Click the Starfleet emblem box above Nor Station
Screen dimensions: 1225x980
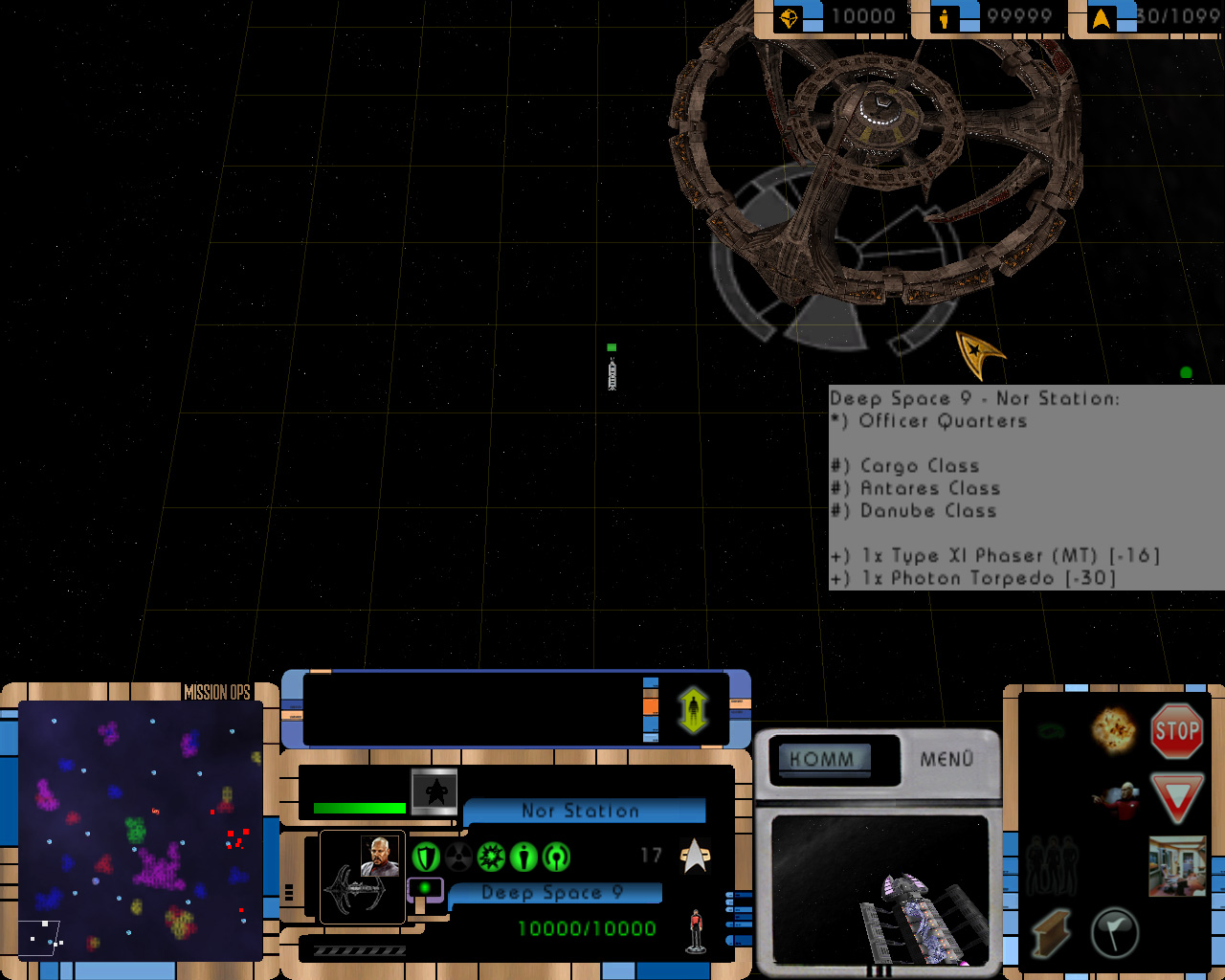(434, 791)
